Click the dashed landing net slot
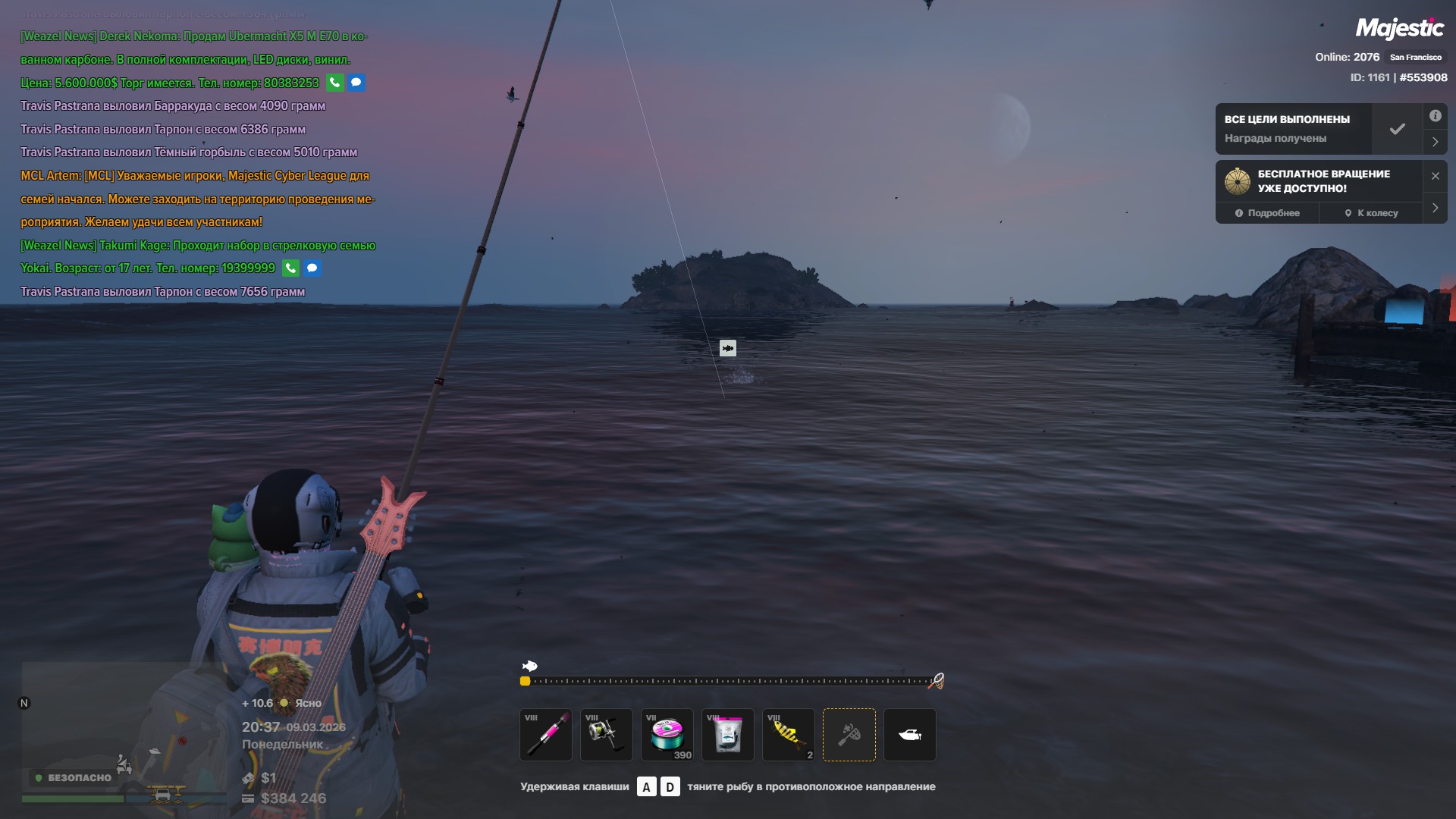The width and height of the screenshot is (1456, 819). tap(849, 734)
